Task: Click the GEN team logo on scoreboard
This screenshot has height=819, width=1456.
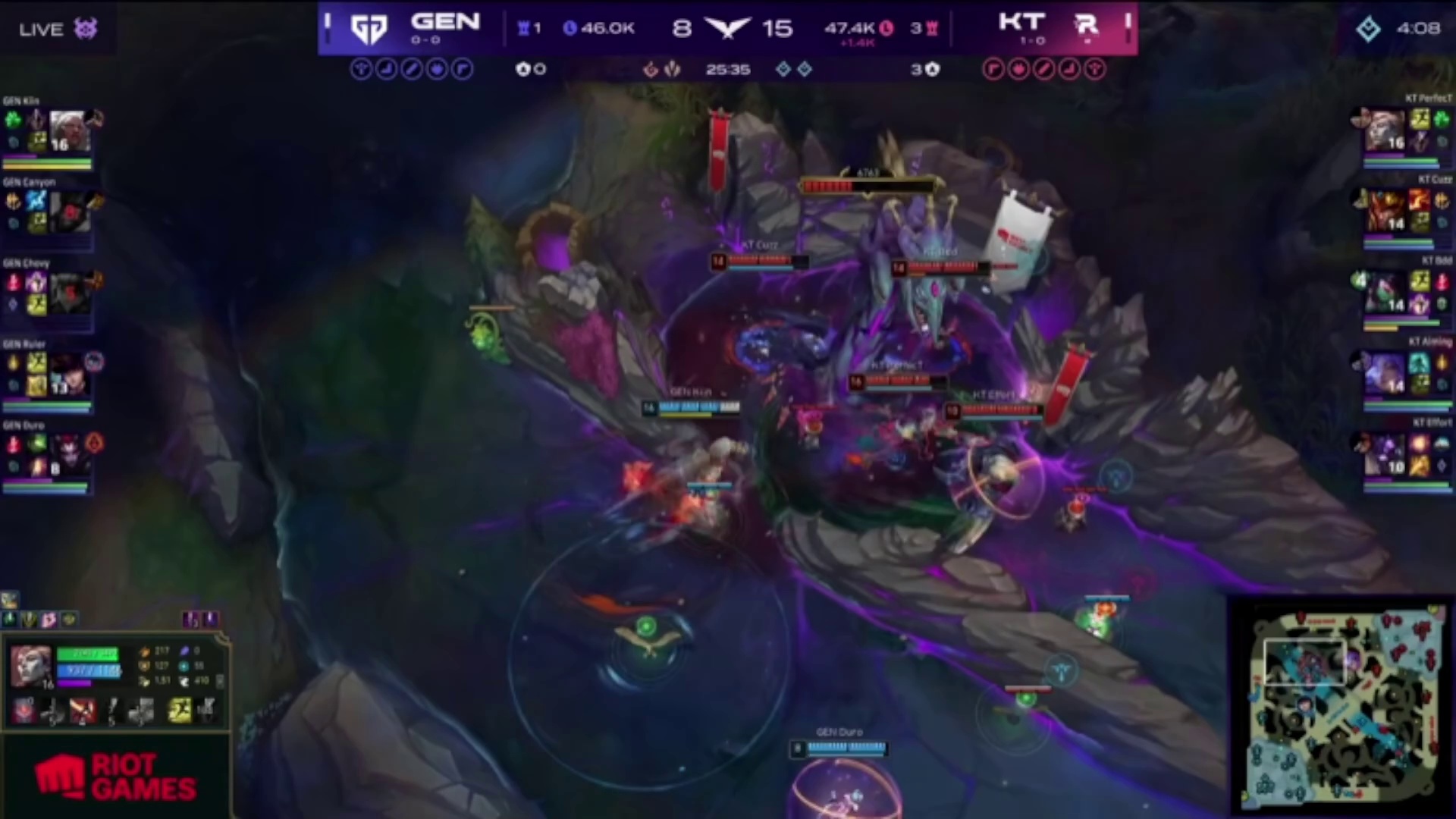Action: coord(369,29)
